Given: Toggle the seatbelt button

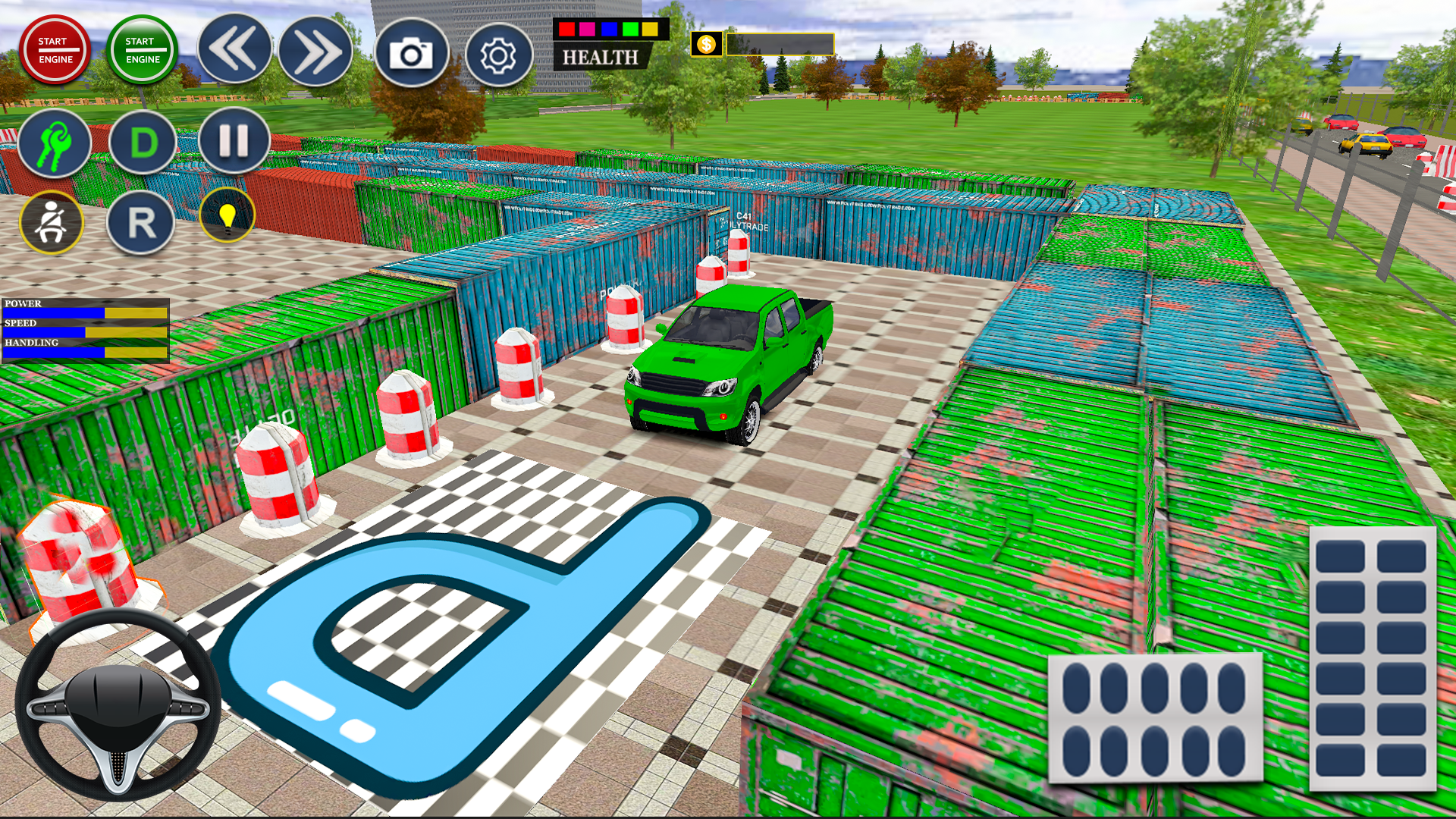Looking at the screenshot, I should pyautogui.click(x=52, y=222).
